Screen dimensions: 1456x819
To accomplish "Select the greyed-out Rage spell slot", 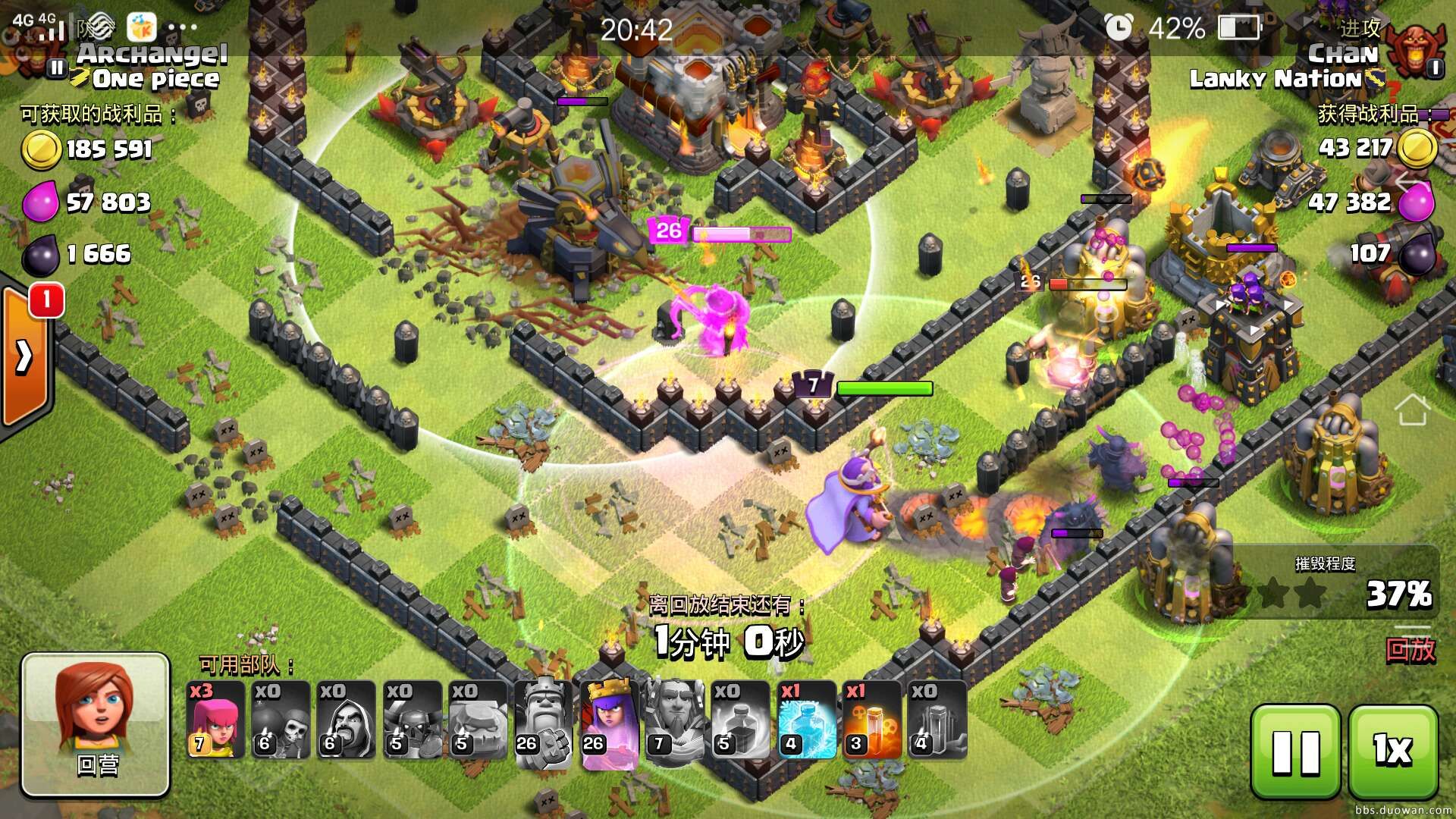I will pyautogui.click(x=740, y=720).
